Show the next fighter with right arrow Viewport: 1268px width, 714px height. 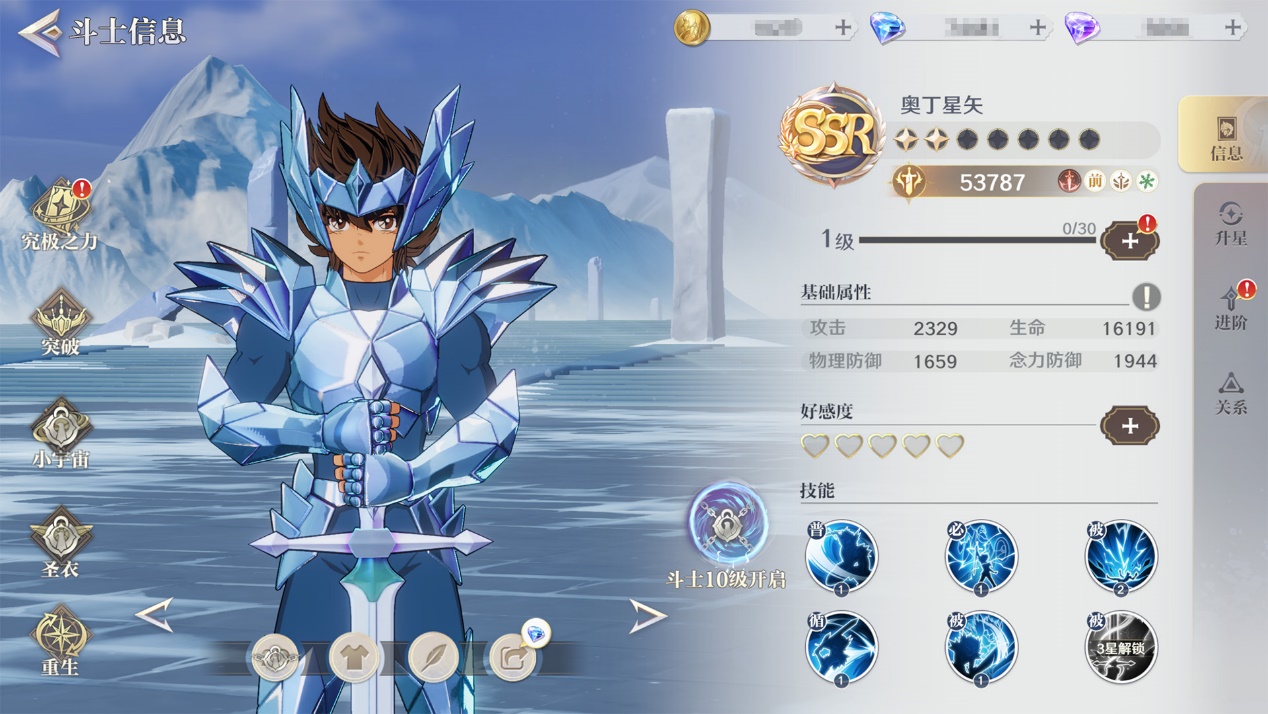pyautogui.click(x=647, y=616)
